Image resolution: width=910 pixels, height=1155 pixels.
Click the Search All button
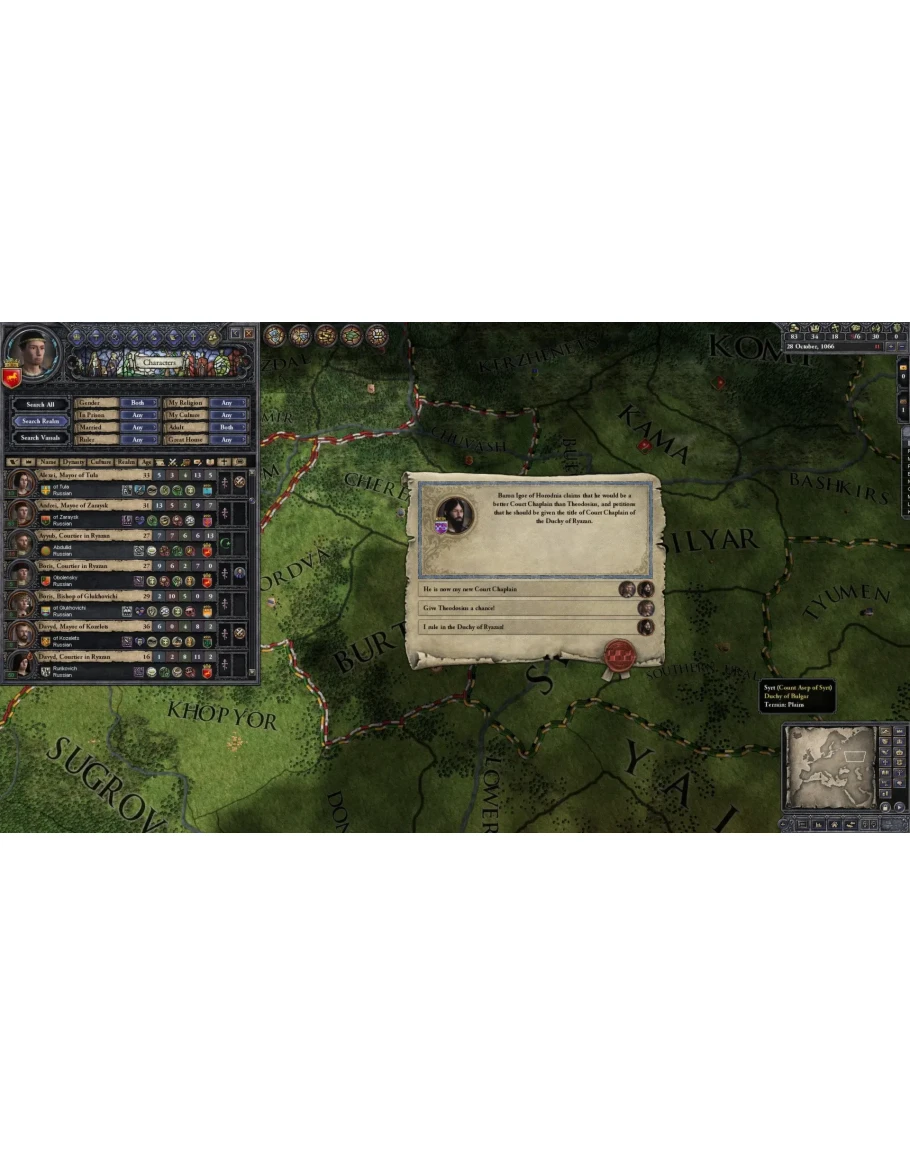41,405
